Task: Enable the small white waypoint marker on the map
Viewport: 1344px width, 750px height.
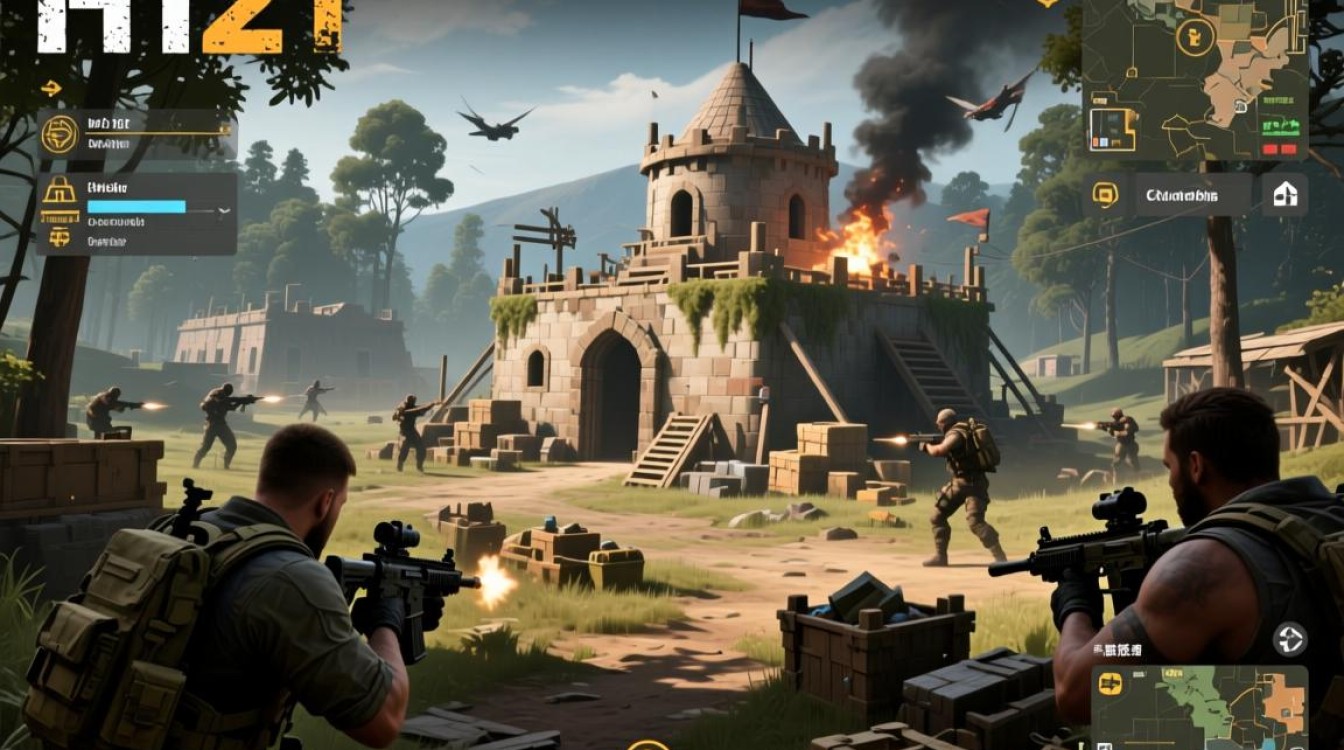Action: click(1240, 105)
